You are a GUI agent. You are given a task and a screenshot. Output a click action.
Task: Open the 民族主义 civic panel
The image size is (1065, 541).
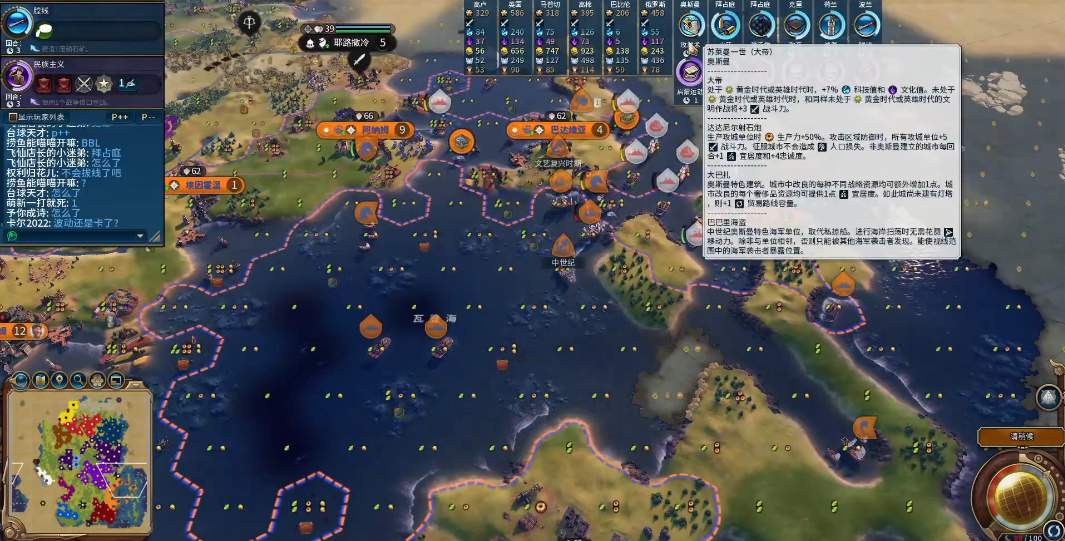20,78
